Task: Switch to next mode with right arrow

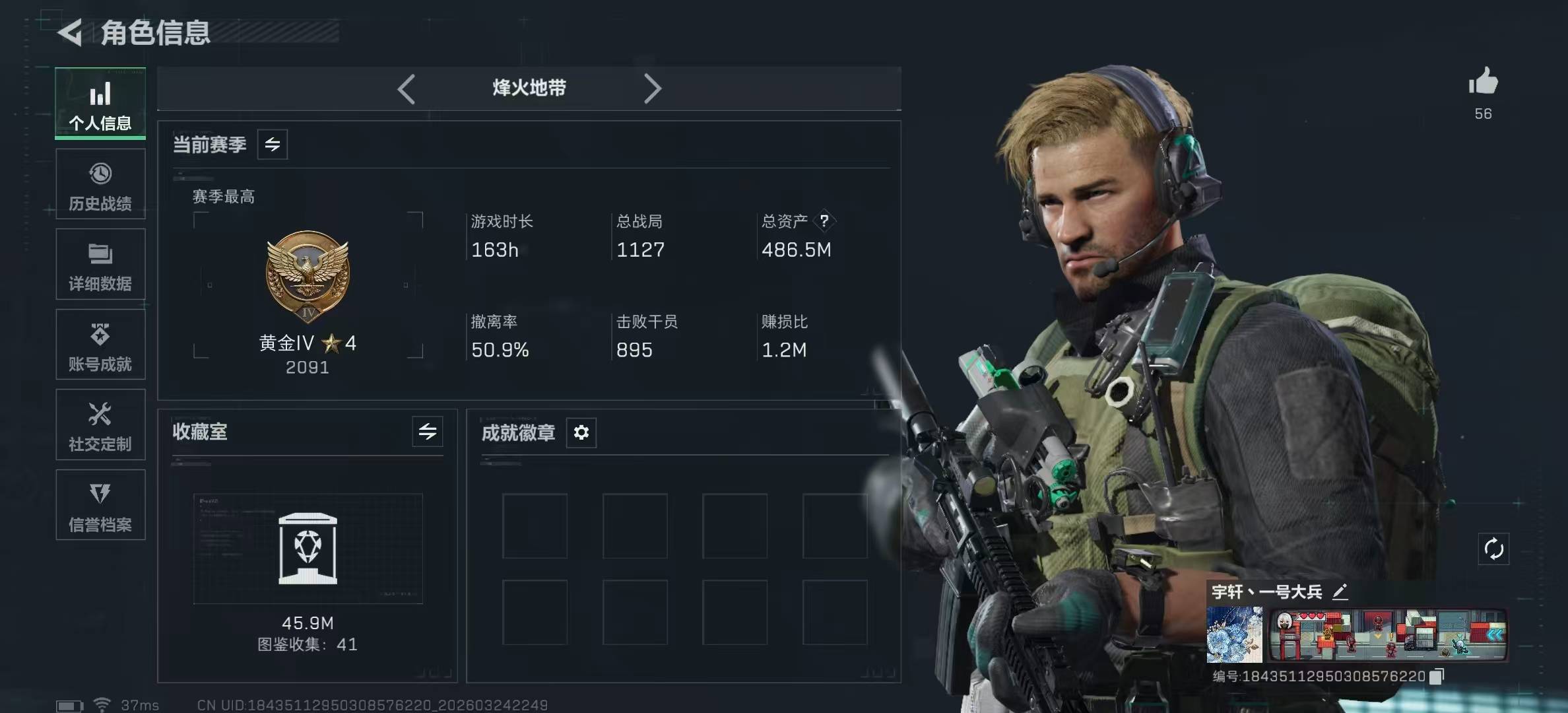Action: click(x=652, y=88)
